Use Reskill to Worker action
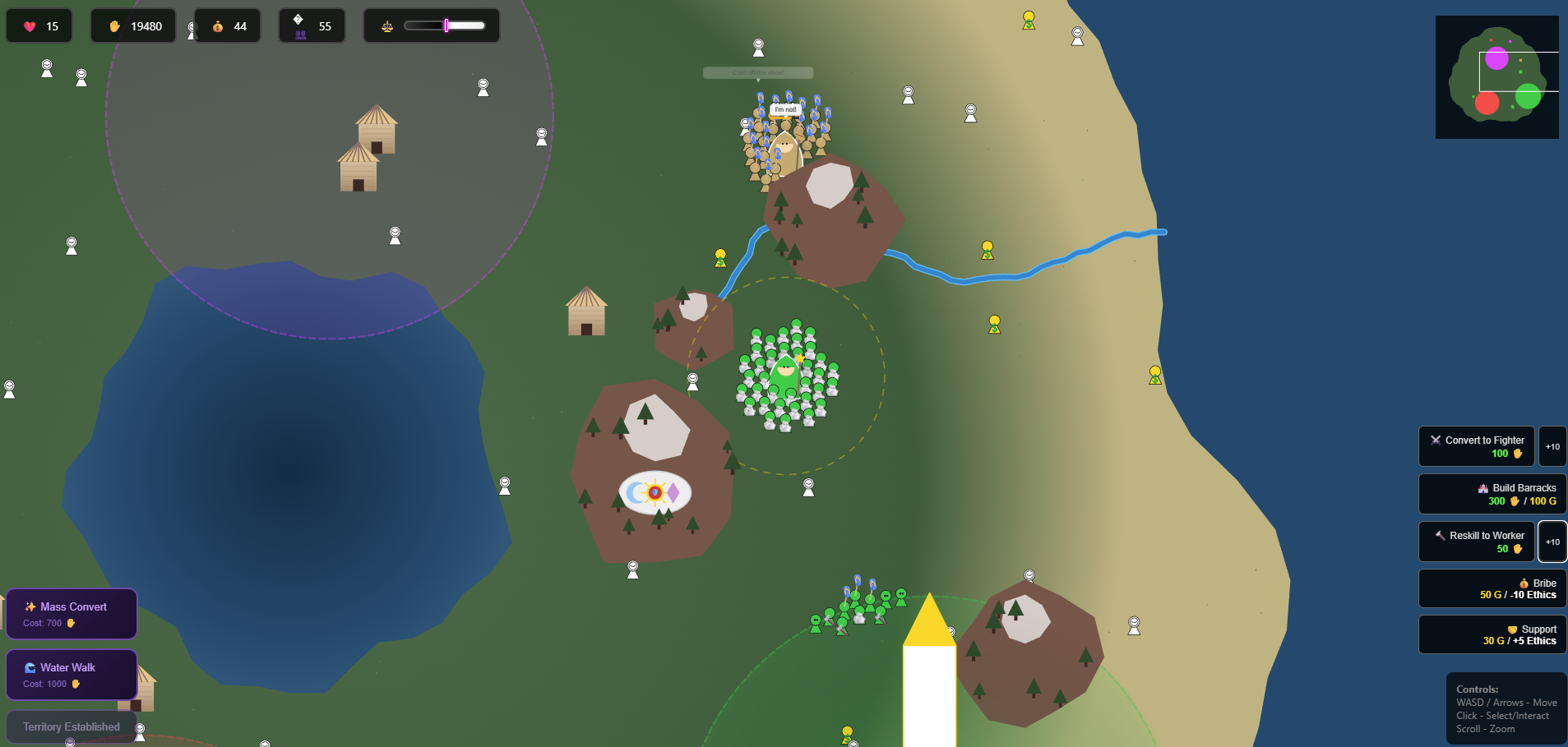Viewport: 1568px width, 747px height. [1476, 542]
